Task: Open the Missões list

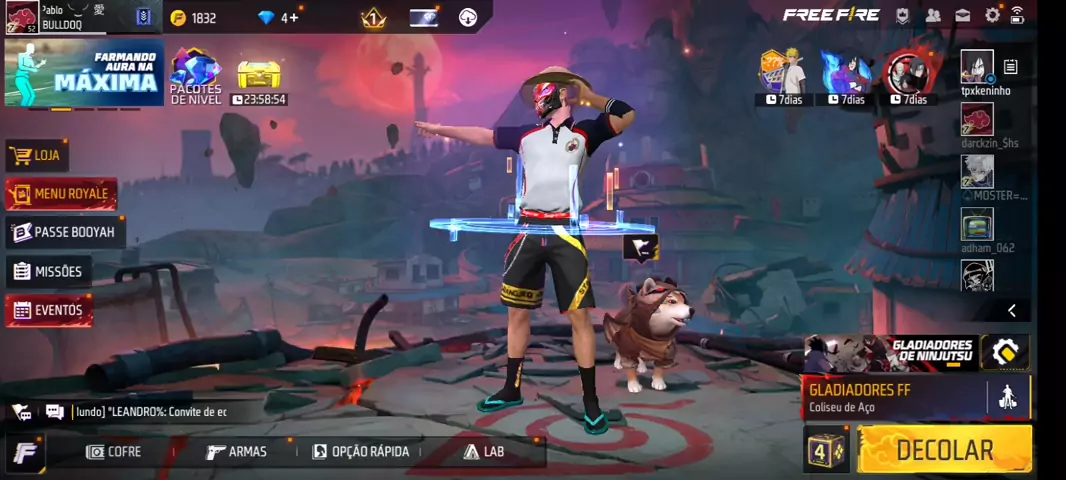Action: 48,271
